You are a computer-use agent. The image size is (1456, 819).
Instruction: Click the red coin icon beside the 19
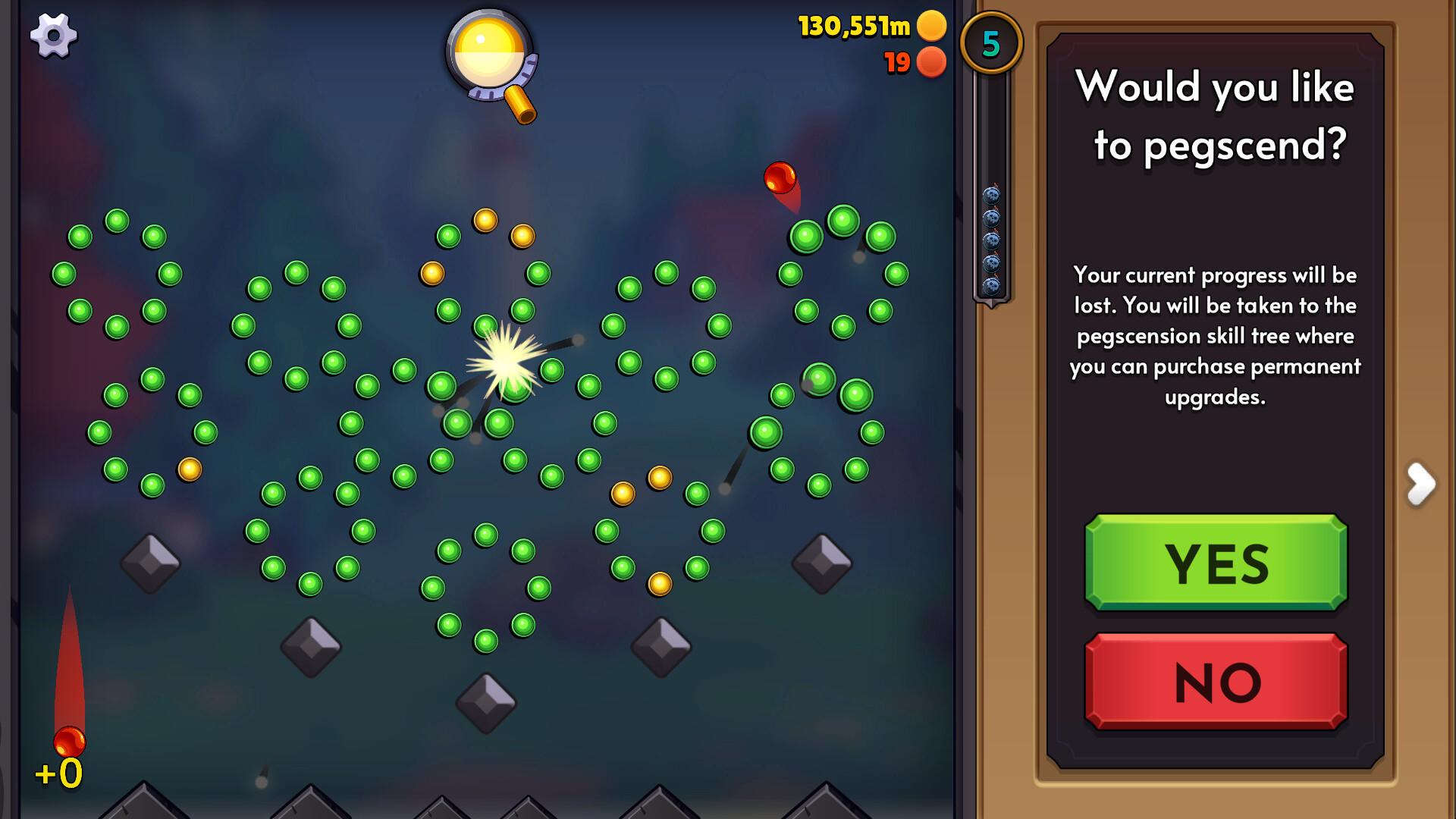coord(931,63)
